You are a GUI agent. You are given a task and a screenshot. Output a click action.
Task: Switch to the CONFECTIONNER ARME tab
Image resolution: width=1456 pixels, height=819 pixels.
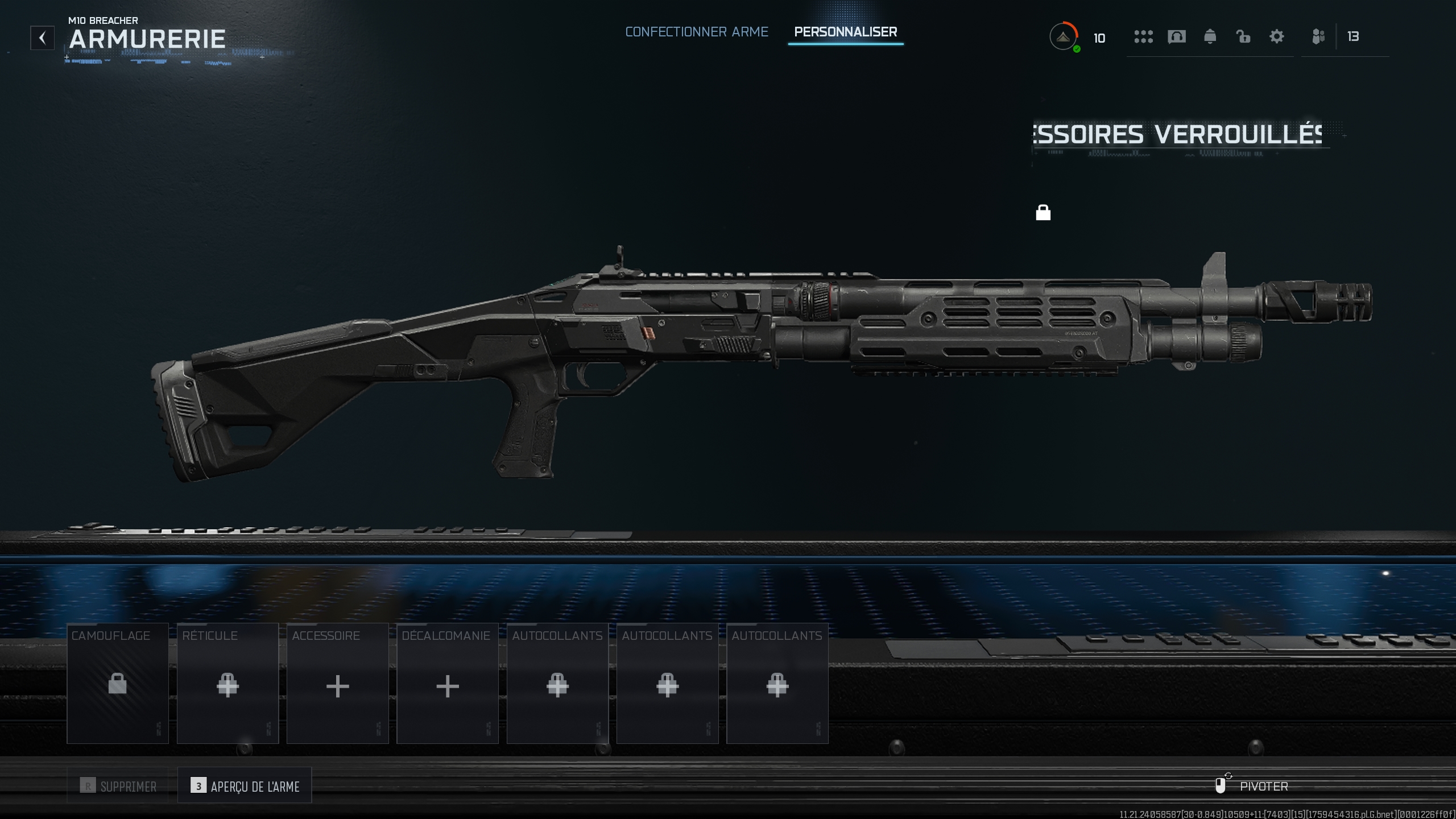pyautogui.click(x=696, y=32)
